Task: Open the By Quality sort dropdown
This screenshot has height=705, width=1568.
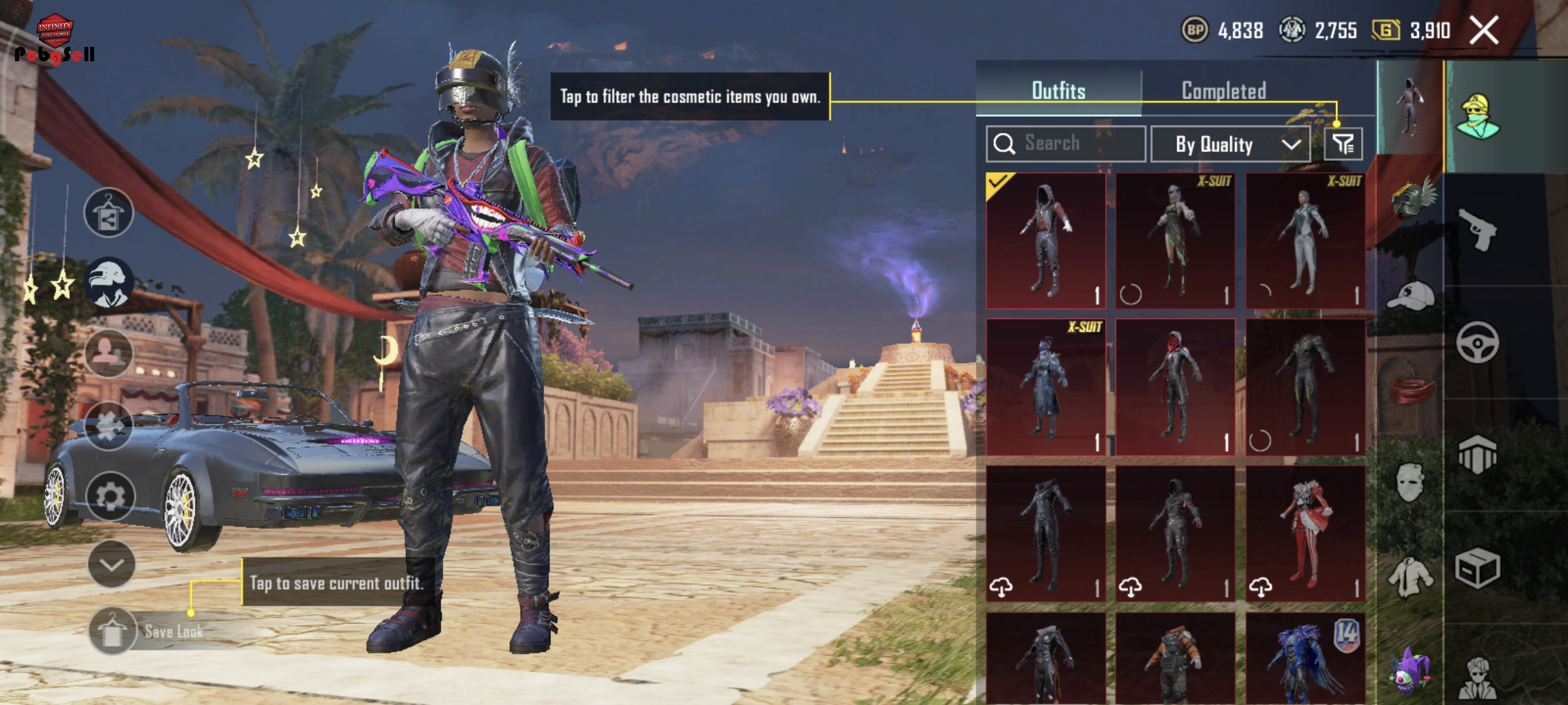Action: (x=1230, y=144)
